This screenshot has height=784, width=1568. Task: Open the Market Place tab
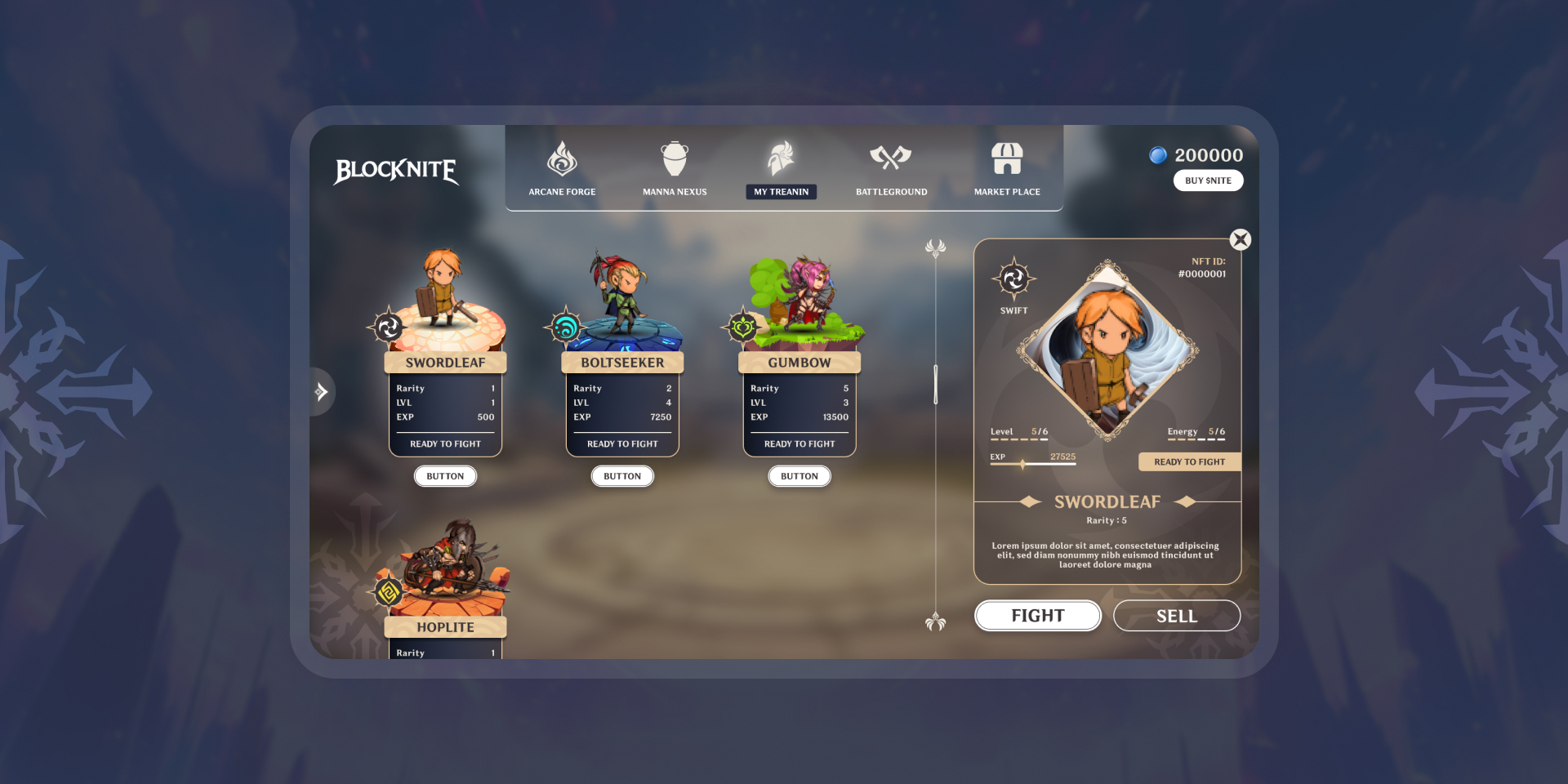click(x=1007, y=169)
